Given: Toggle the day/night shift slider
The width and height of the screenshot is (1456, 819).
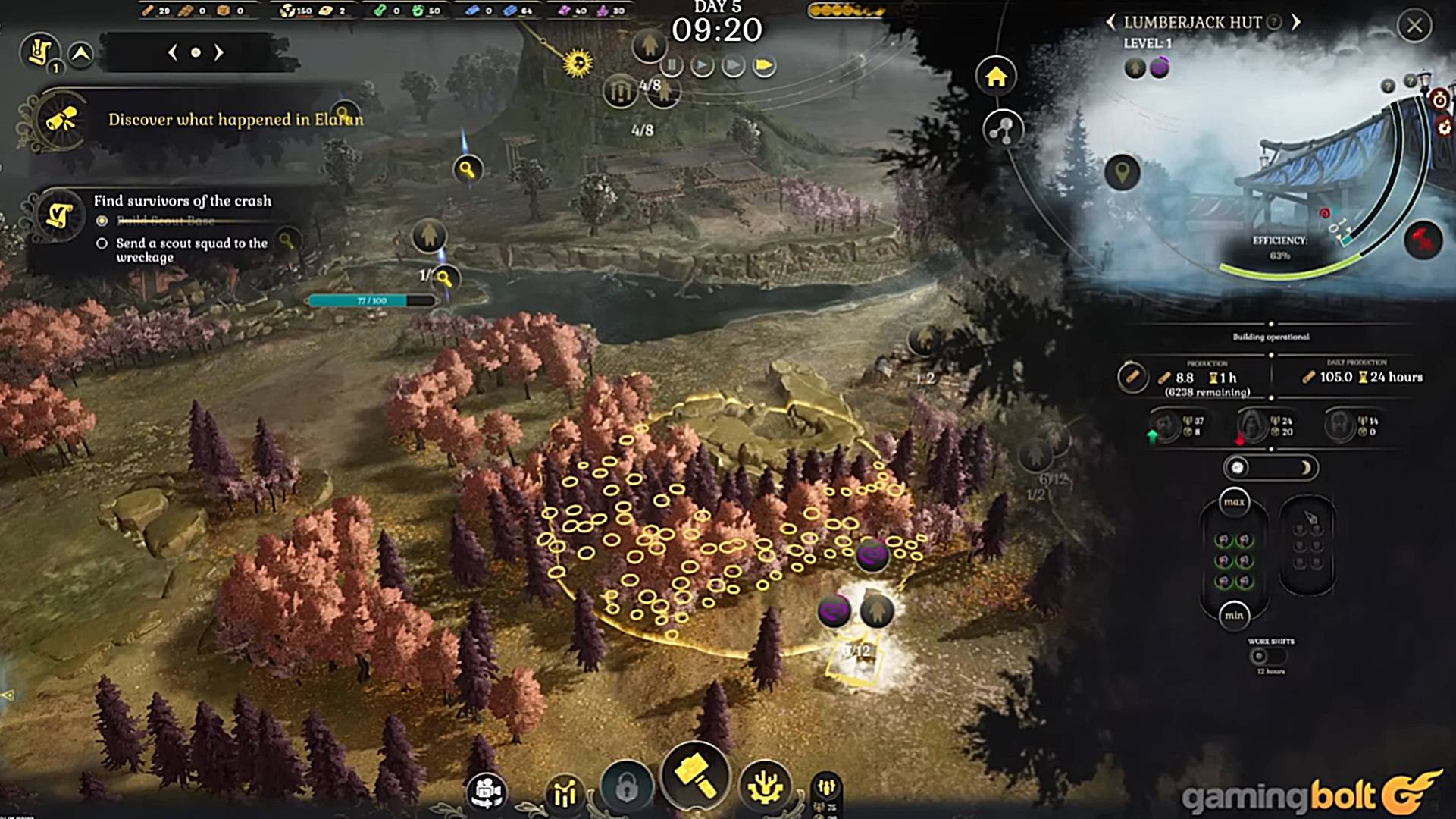Looking at the screenshot, I should coord(1271,467).
